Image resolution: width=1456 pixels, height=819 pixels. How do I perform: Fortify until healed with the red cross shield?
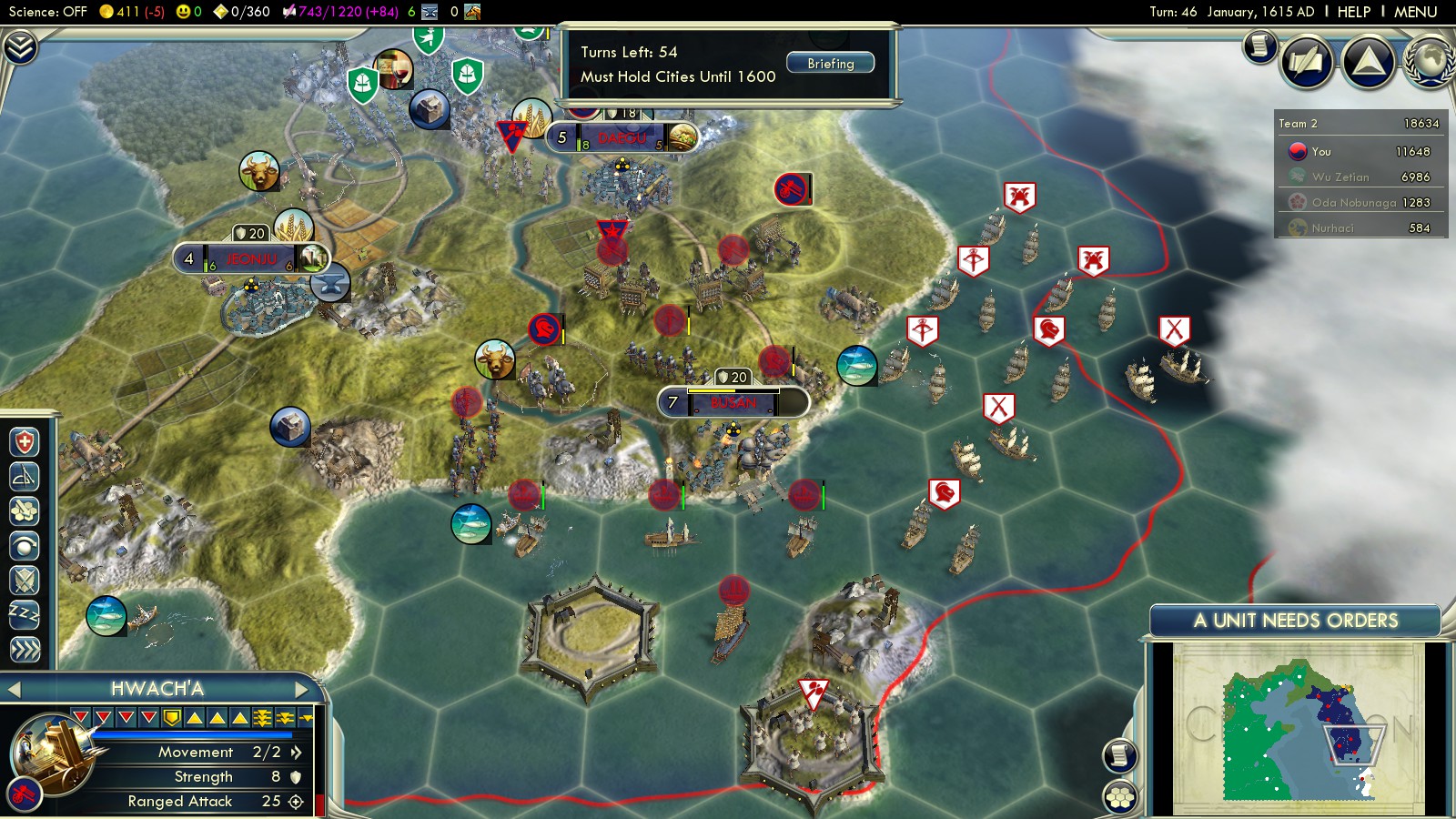tap(25, 442)
